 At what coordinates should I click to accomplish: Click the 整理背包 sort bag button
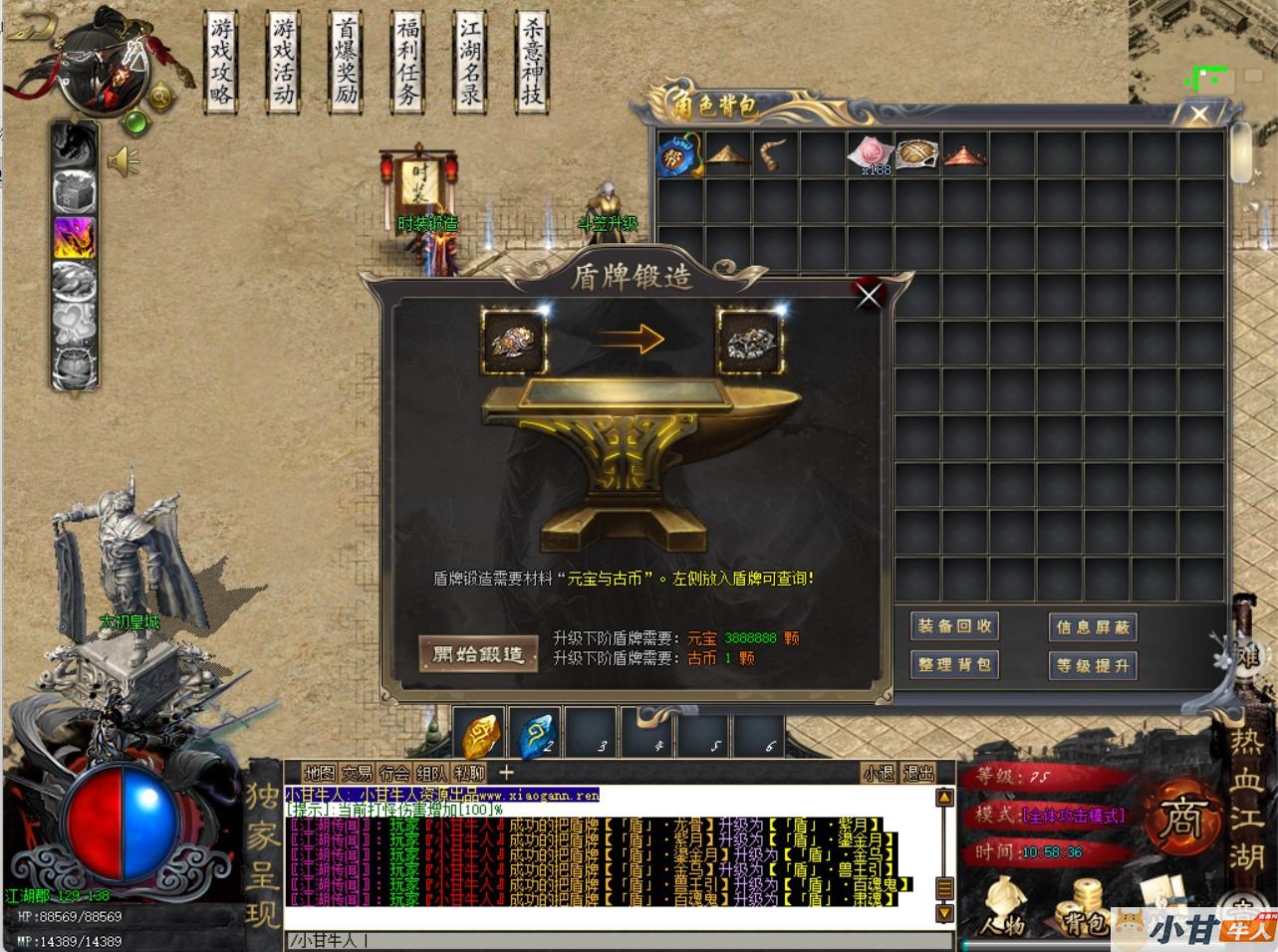[954, 664]
